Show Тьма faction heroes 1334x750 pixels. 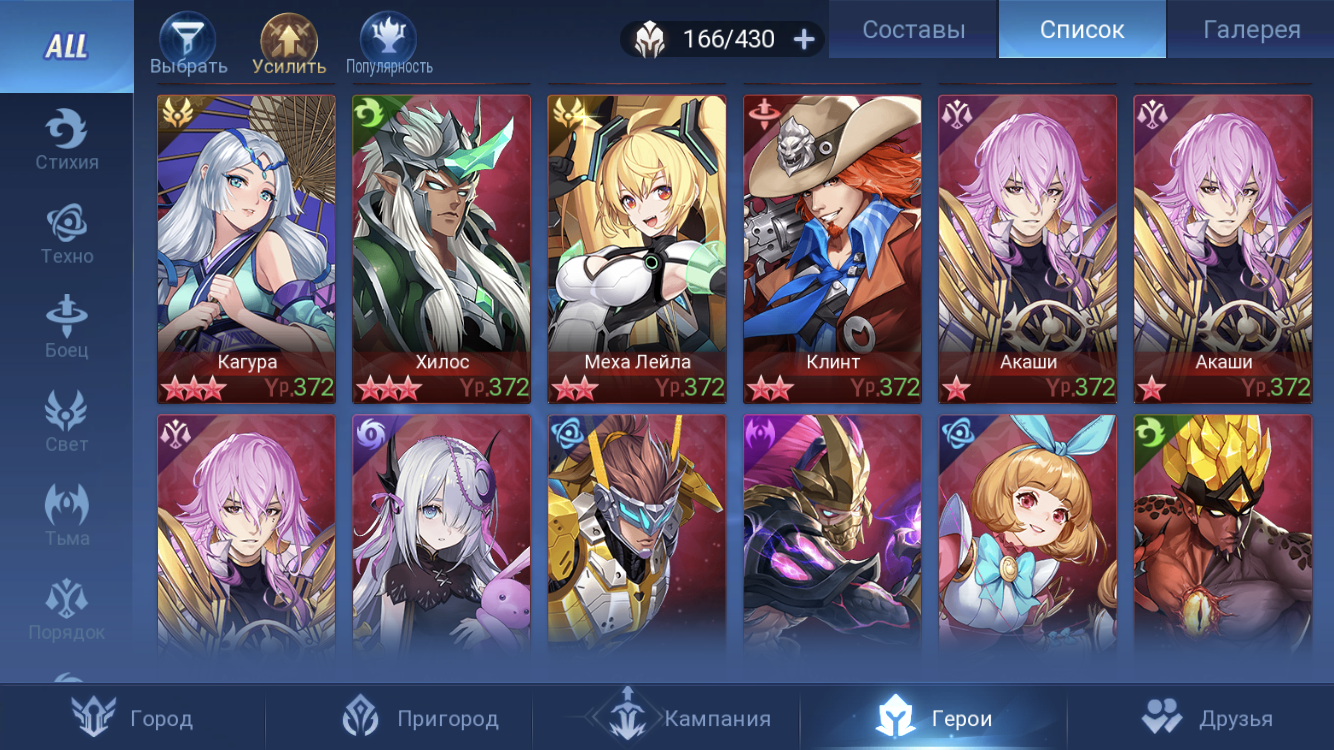pyautogui.click(x=67, y=516)
